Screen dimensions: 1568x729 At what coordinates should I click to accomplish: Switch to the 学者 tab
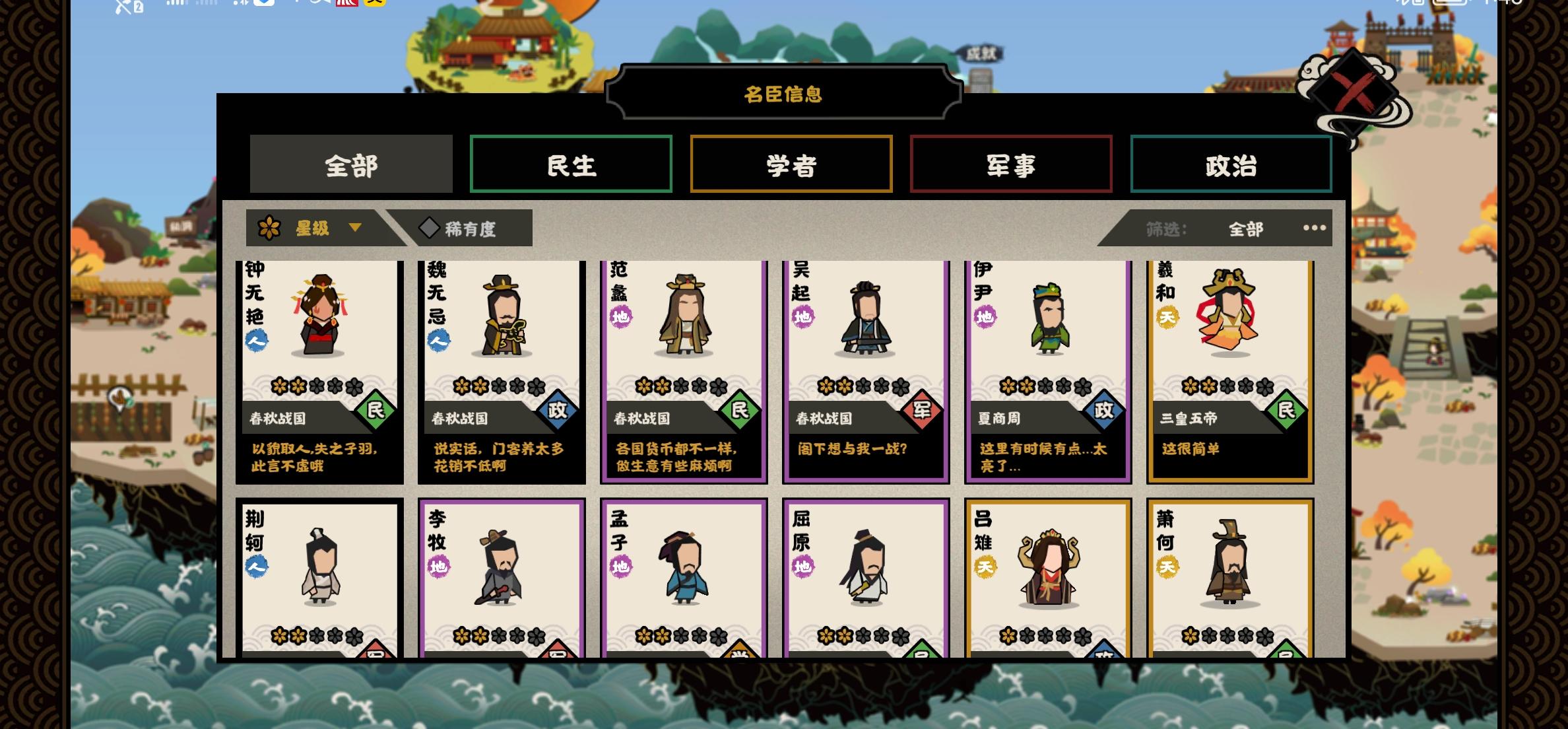pyautogui.click(x=791, y=164)
